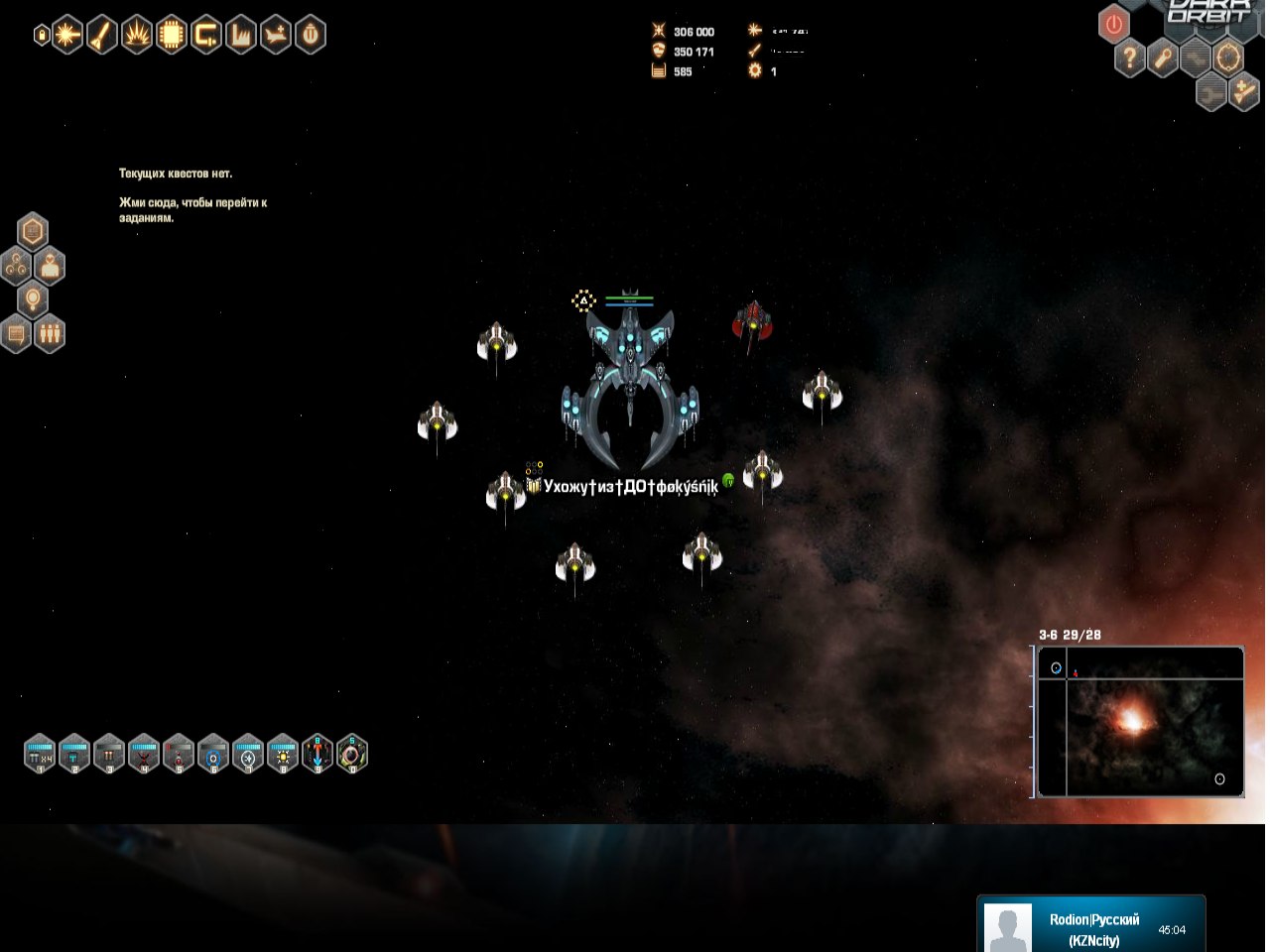Click on the minimap
Viewport: 1270px width, 952px height.
[1140, 721]
